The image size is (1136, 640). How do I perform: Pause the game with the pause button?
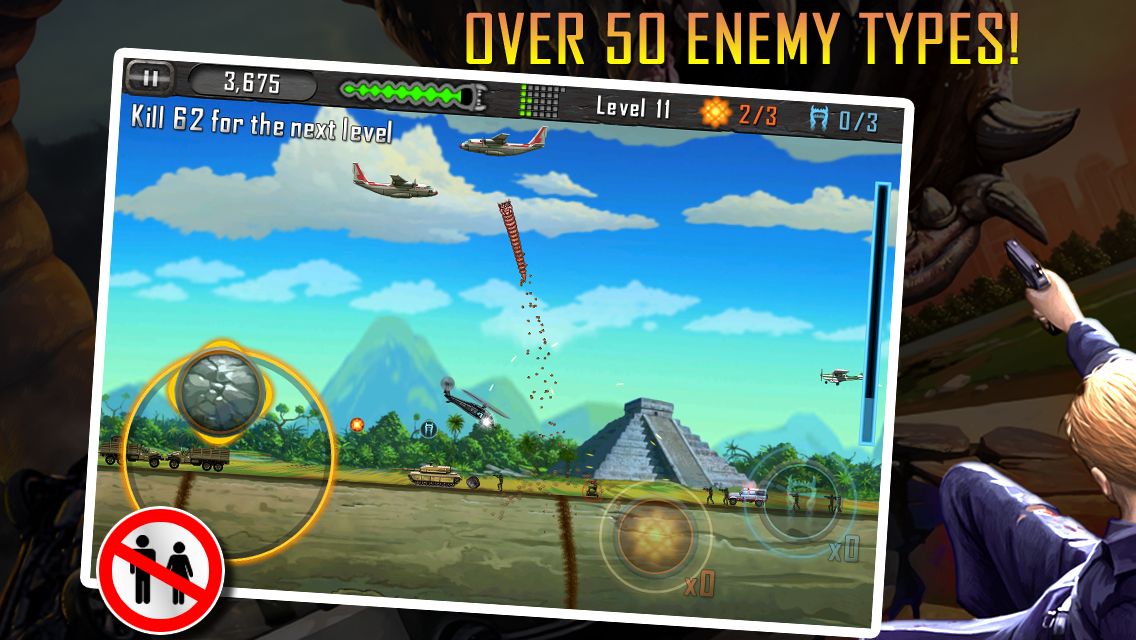coord(149,76)
